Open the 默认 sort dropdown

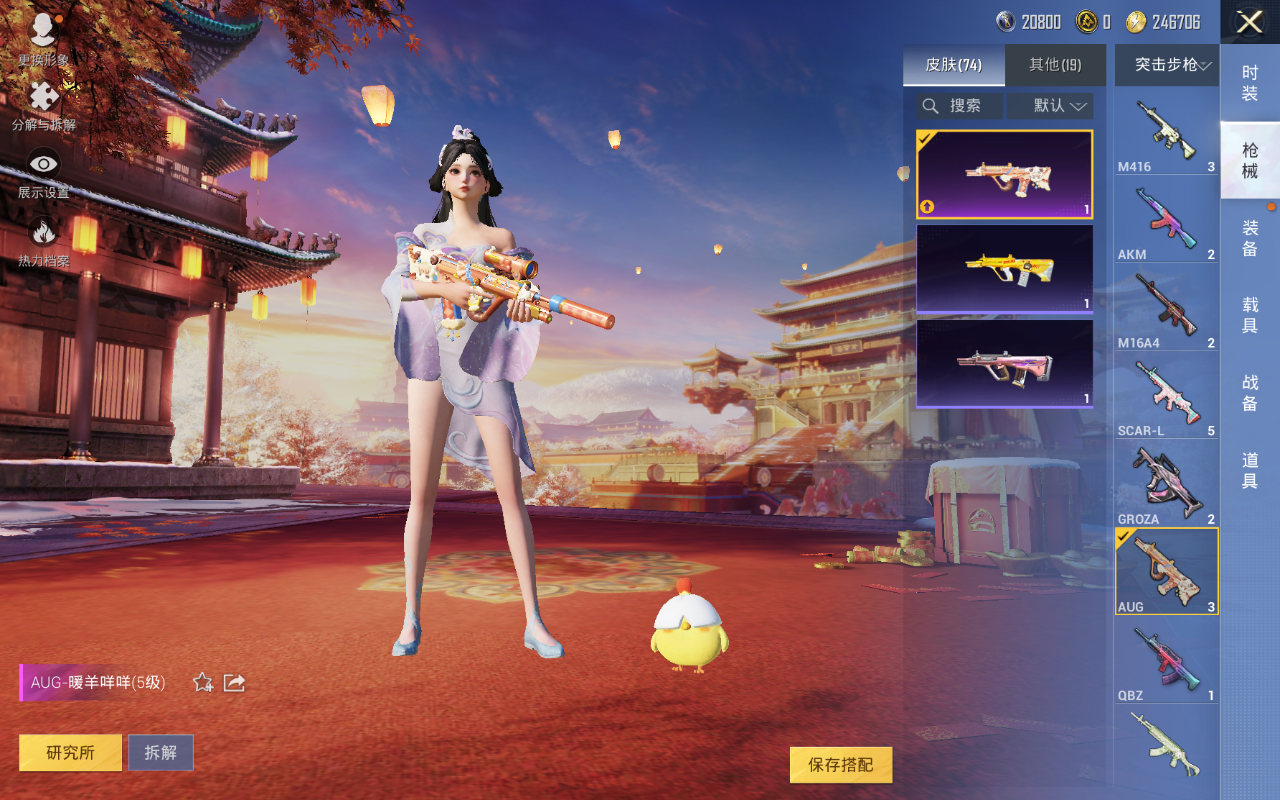click(x=1050, y=106)
